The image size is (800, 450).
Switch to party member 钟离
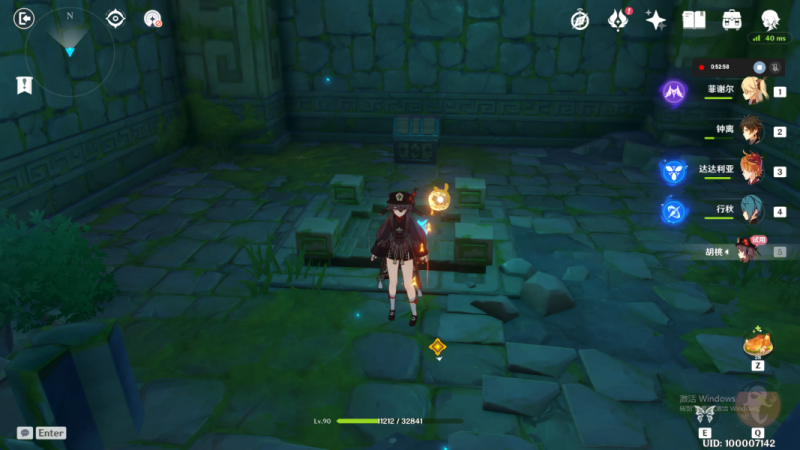[x=752, y=131]
